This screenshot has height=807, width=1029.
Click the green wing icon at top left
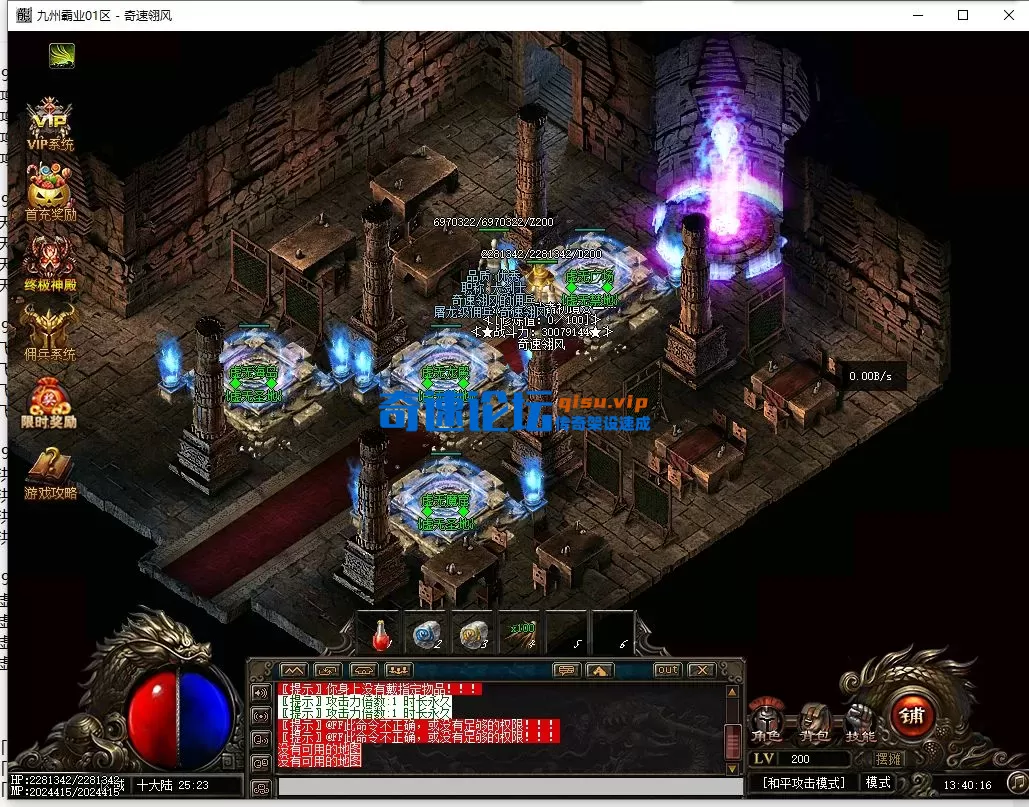(x=62, y=55)
